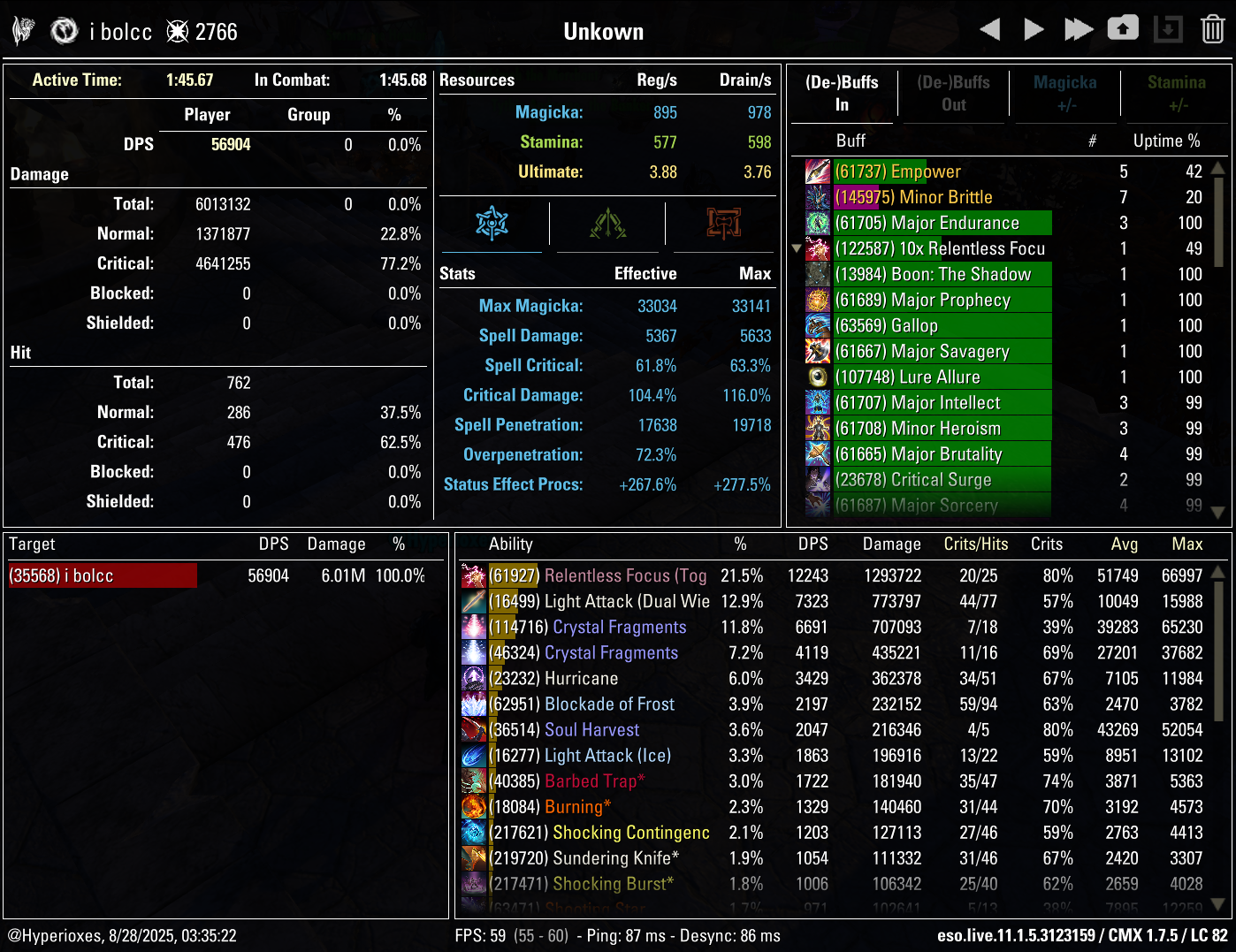Image resolution: width=1236 pixels, height=952 pixels.
Task: Toggle the Magicka +/- panel view
Action: pyautogui.click(x=1064, y=93)
